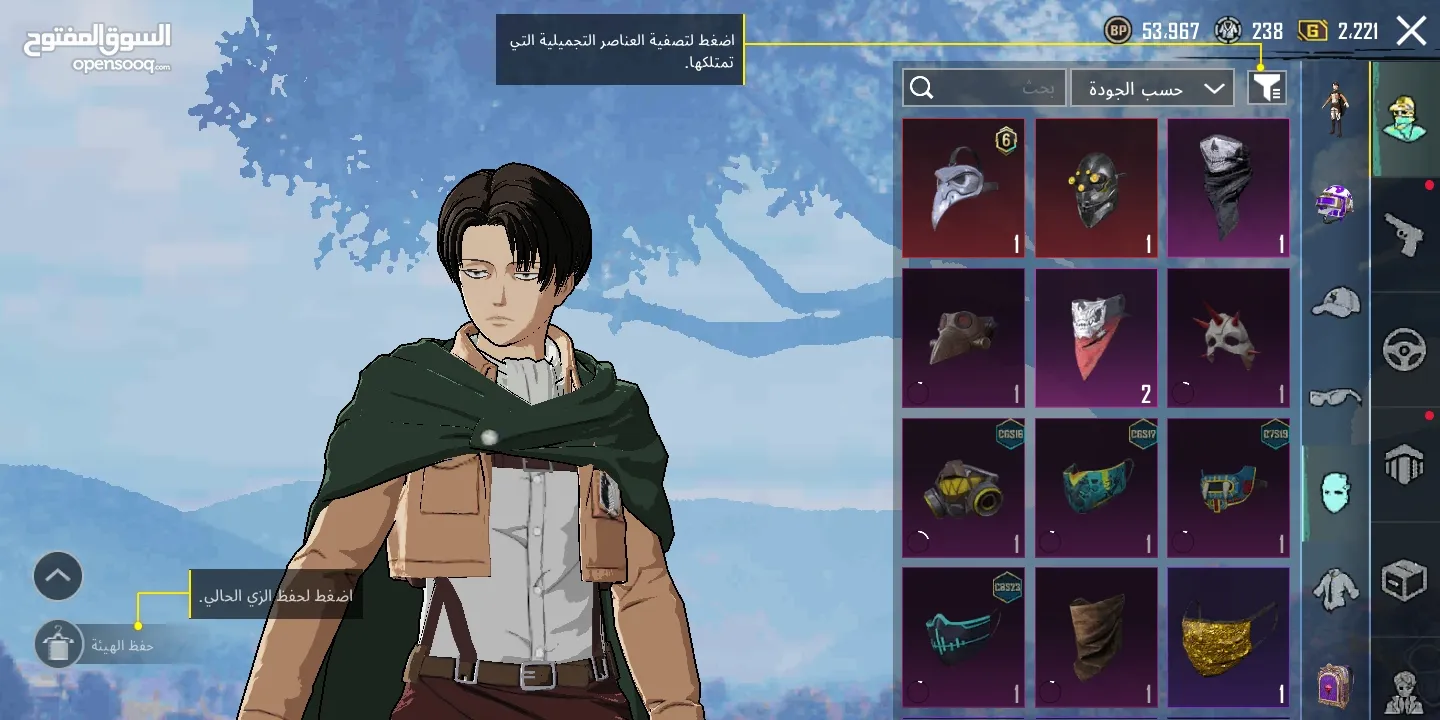Open the sort-by-quality dropdown
The width and height of the screenshot is (1440, 720).
(x=1152, y=88)
